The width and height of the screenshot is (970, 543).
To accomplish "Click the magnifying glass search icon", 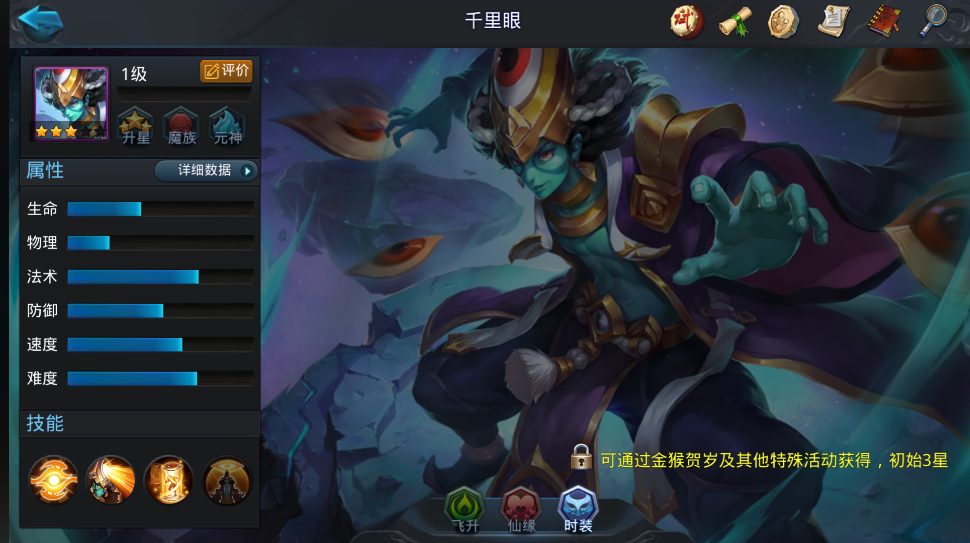I will click(x=933, y=21).
